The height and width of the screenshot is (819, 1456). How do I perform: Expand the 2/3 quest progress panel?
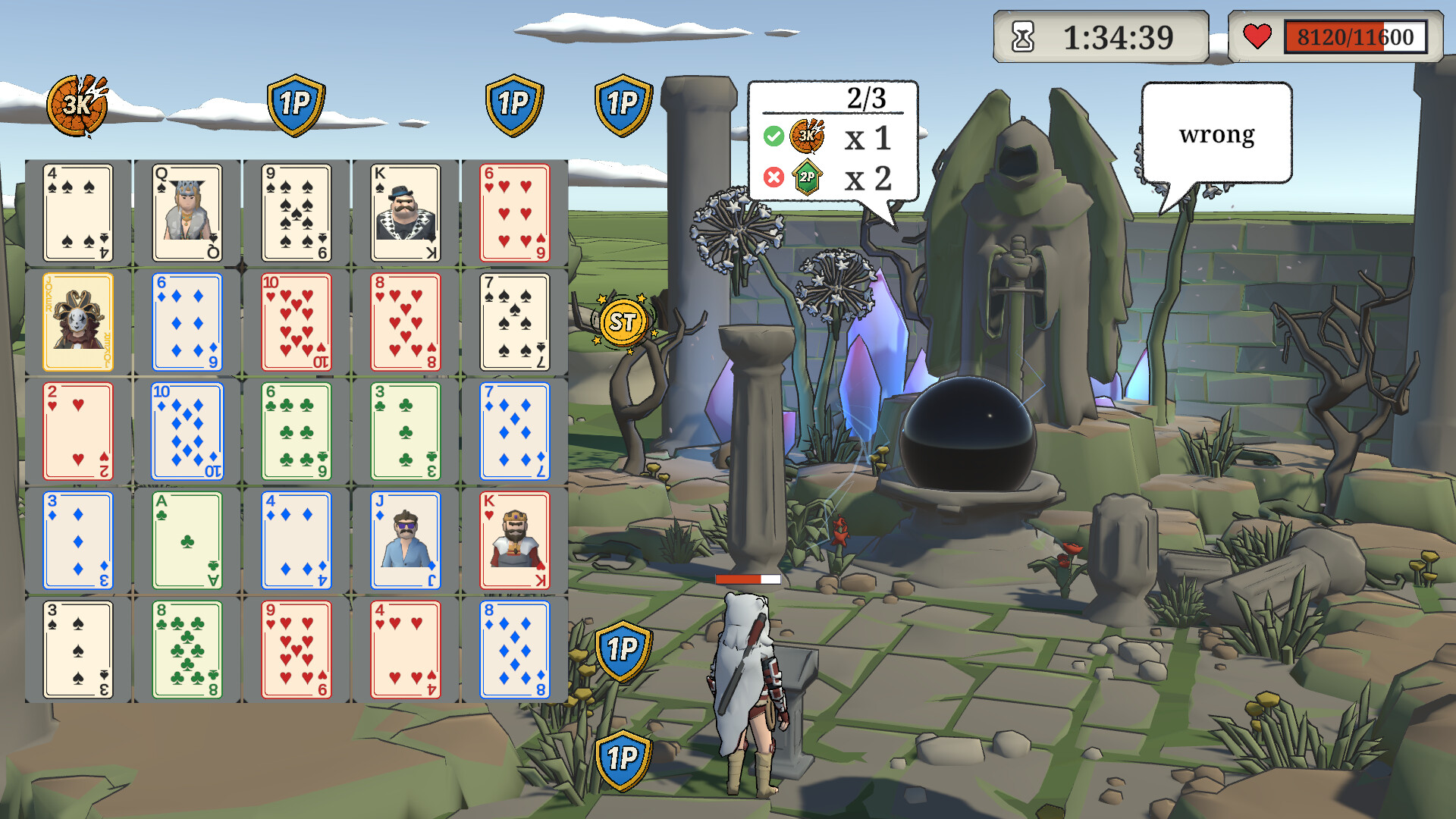(x=833, y=139)
